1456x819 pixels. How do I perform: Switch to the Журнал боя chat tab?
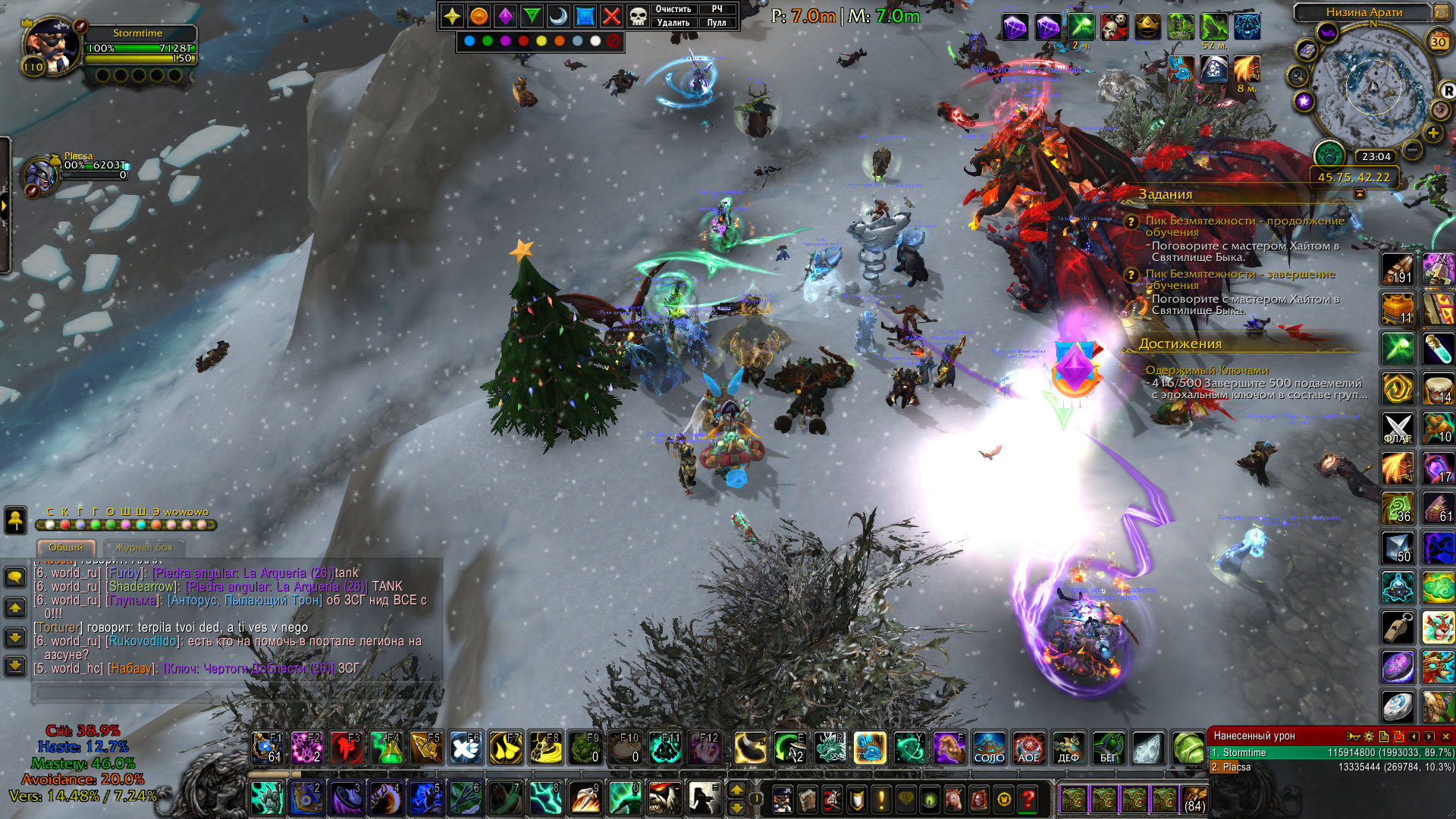point(144,548)
